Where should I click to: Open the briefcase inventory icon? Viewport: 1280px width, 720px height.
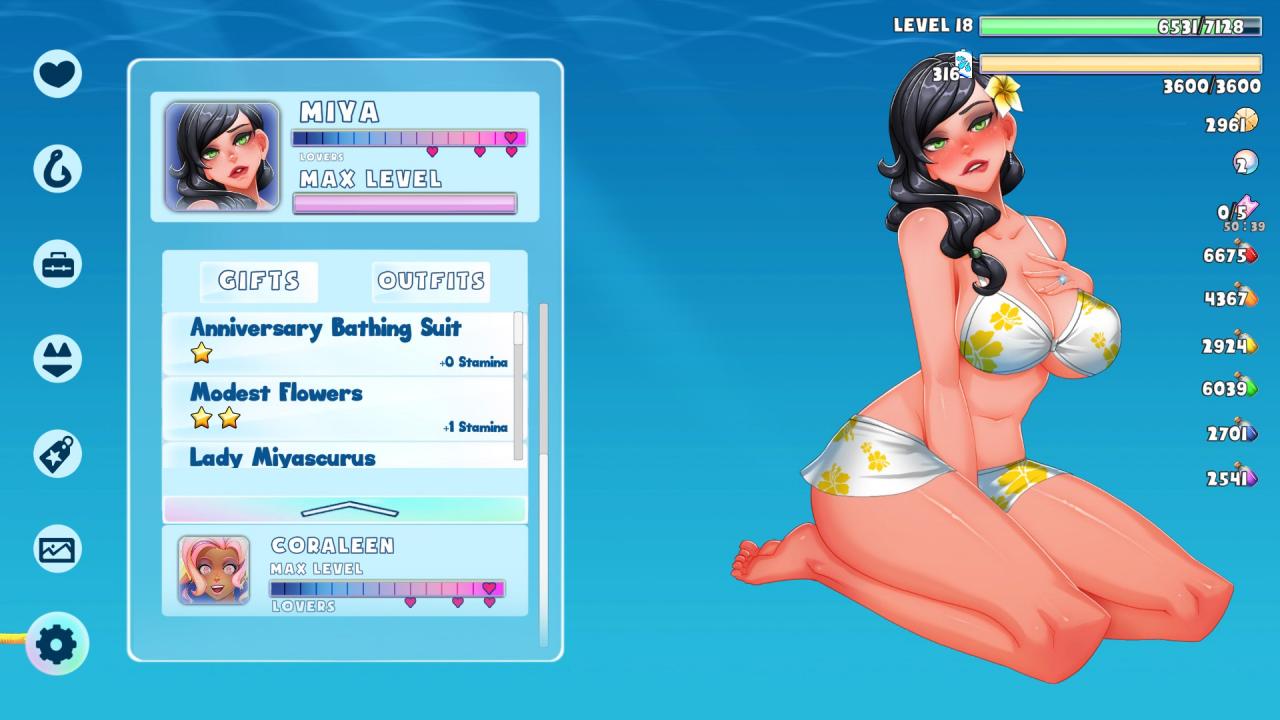[57, 264]
